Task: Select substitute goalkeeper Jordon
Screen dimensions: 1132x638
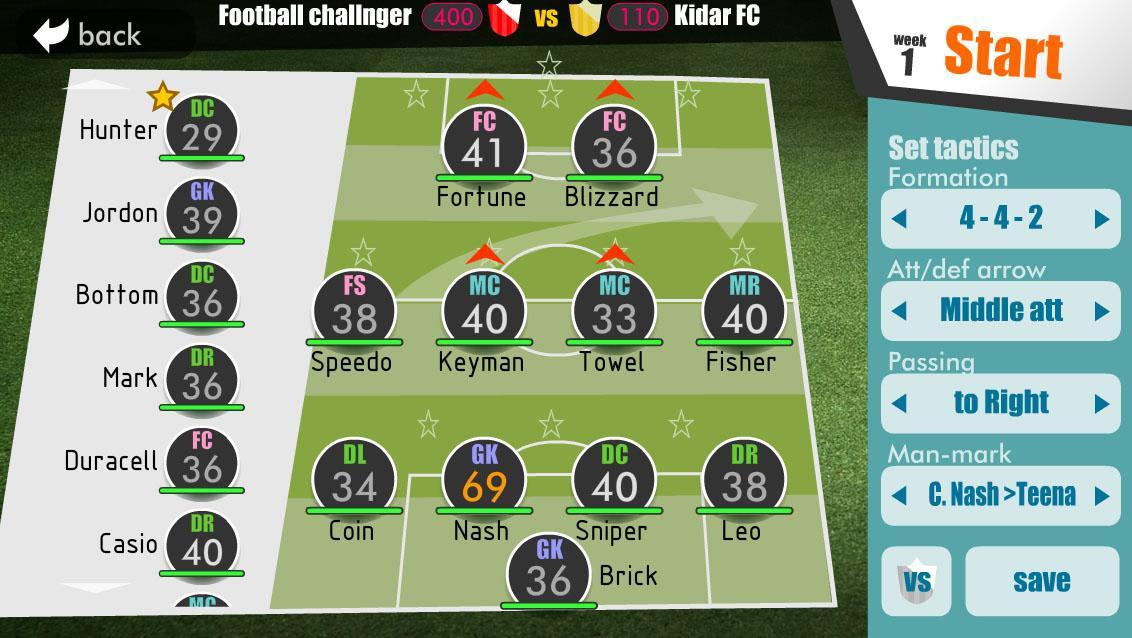Action: (201, 212)
